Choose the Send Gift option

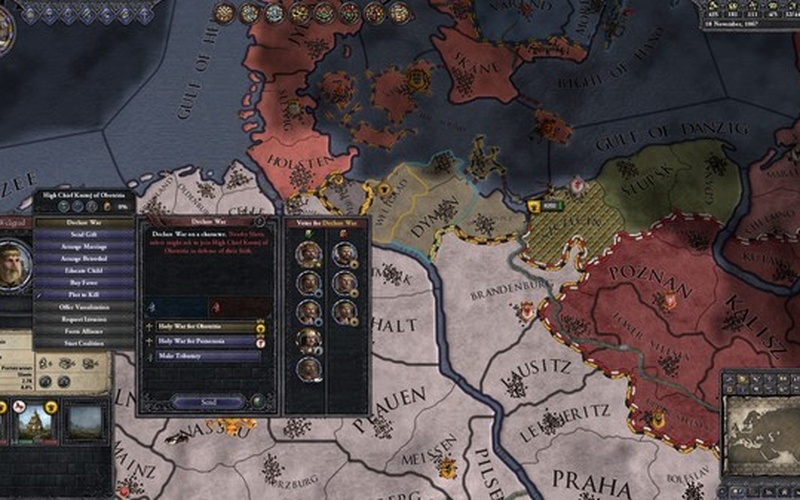pyautogui.click(x=84, y=235)
